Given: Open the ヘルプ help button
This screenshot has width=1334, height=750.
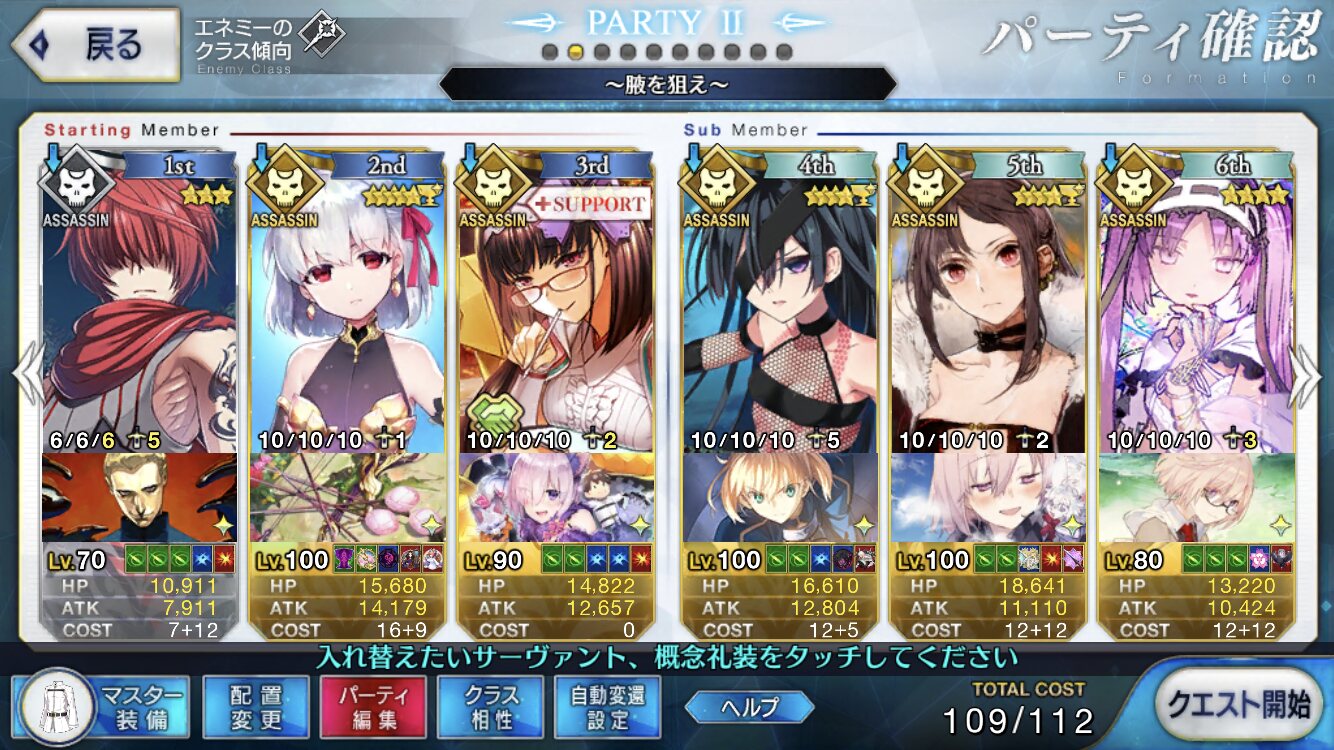Looking at the screenshot, I should point(749,706).
